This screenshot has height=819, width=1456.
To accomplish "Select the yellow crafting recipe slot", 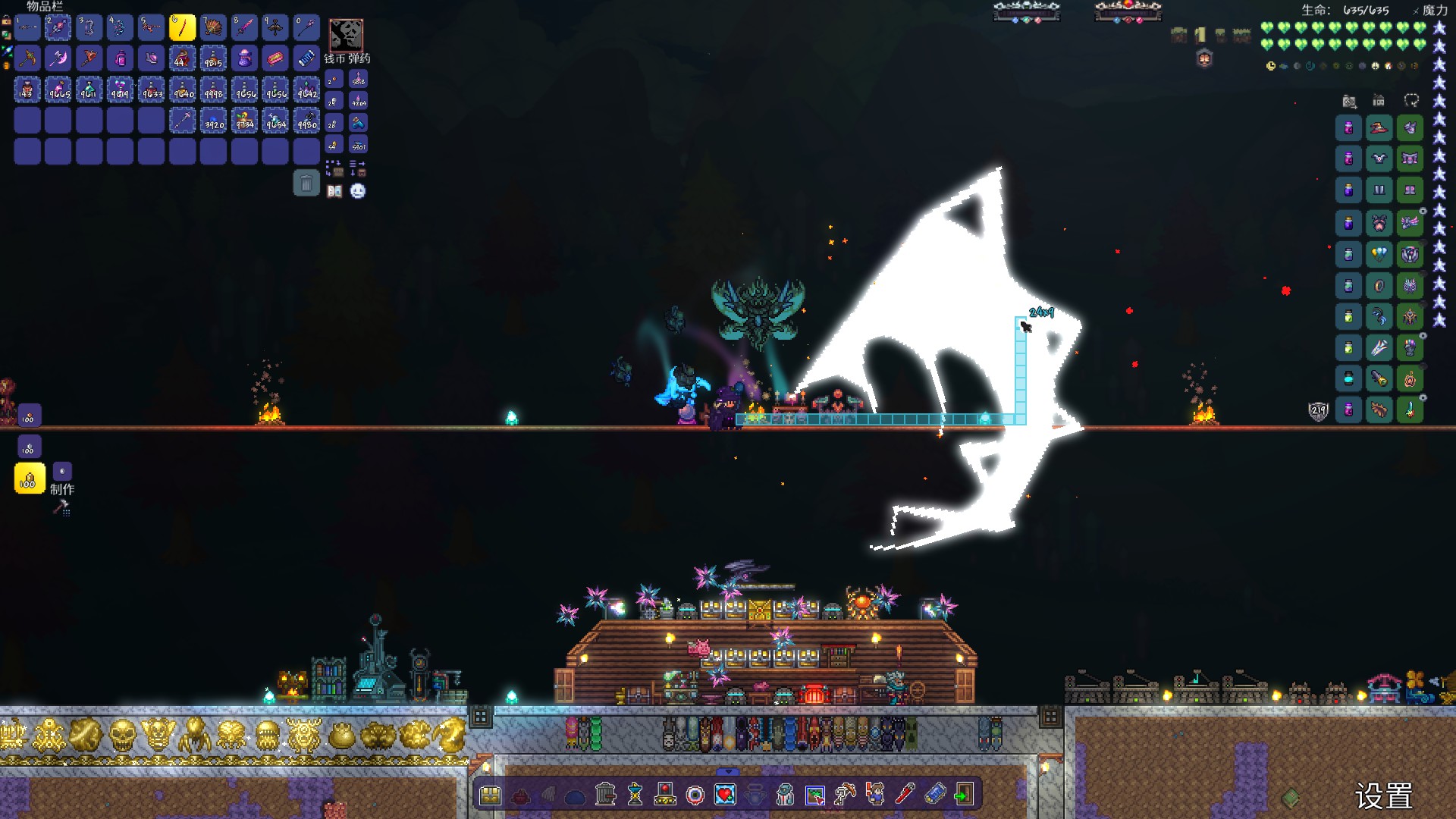I will [30, 479].
